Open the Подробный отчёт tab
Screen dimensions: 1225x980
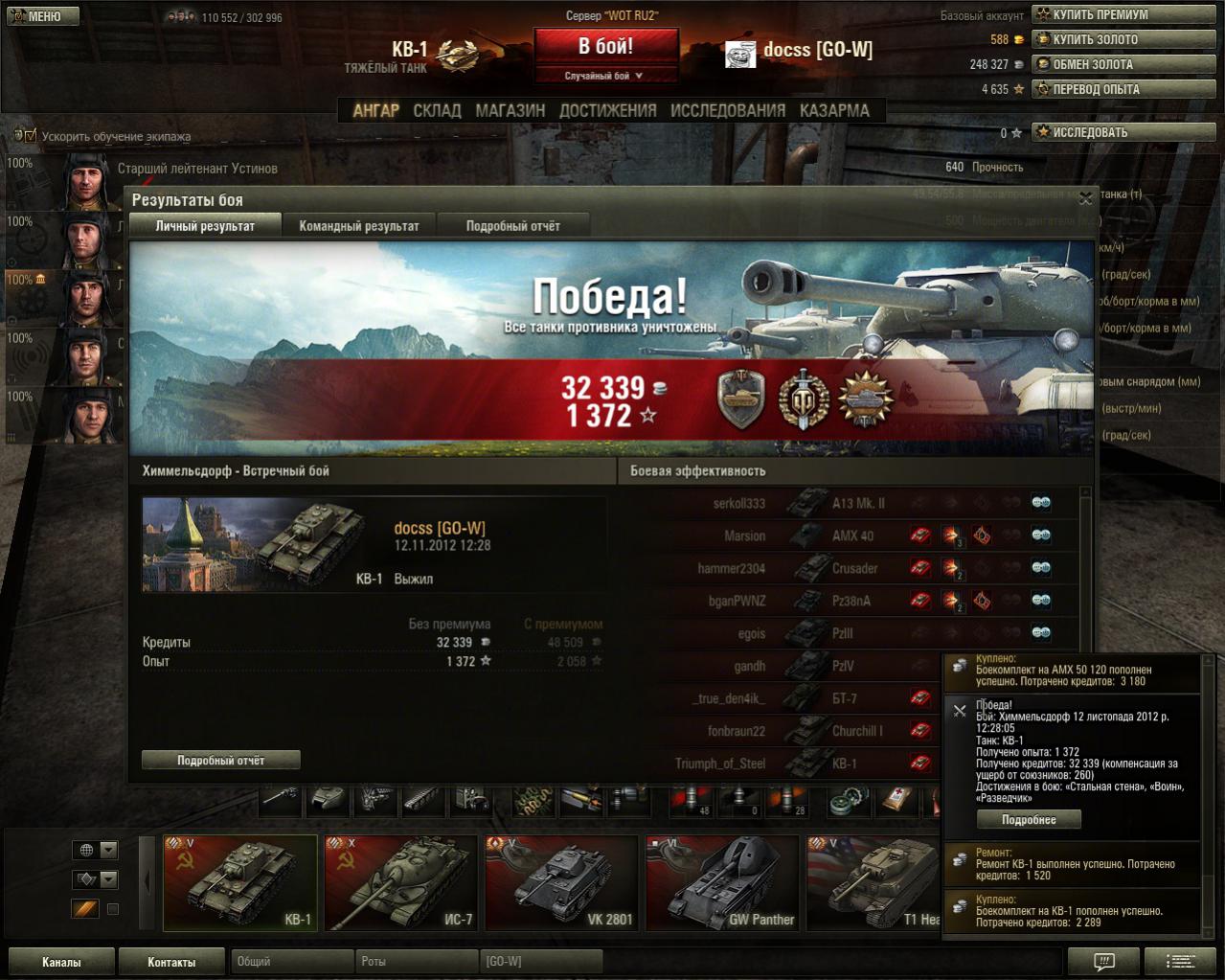[513, 226]
